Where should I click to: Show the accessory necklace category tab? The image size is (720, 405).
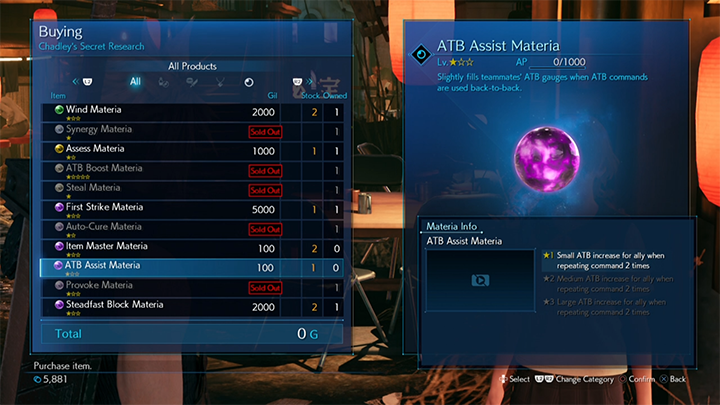220,82
